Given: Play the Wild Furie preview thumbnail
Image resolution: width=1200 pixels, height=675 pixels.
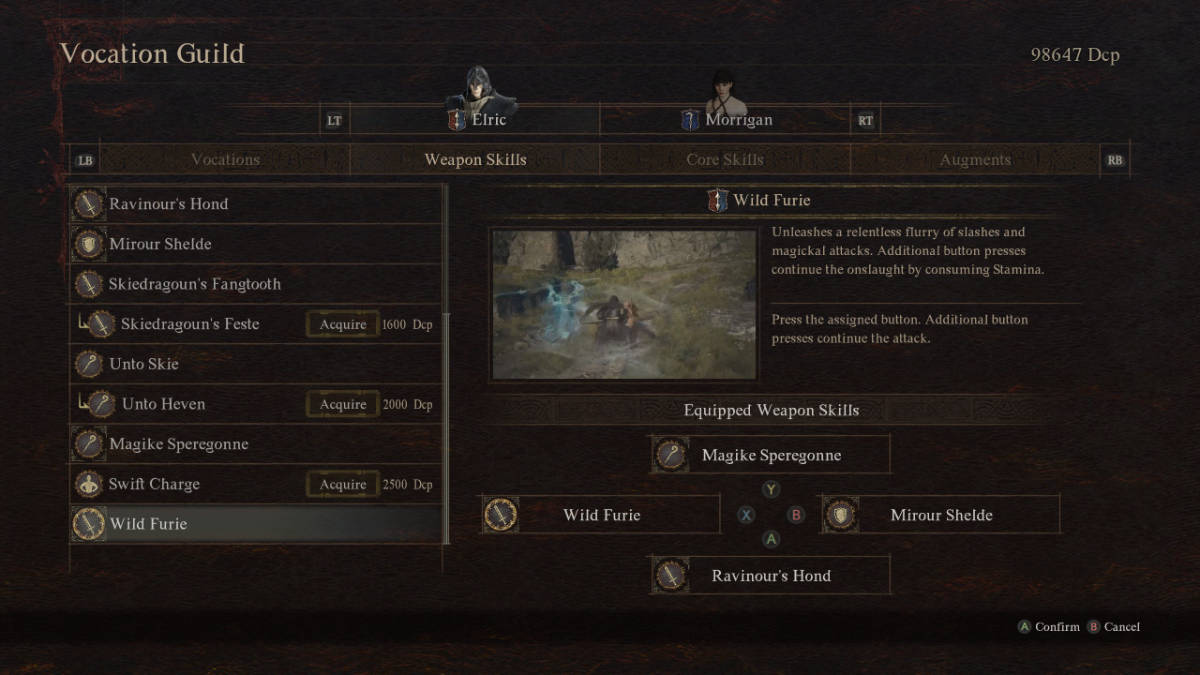Looking at the screenshot, I should coord(624,304).
